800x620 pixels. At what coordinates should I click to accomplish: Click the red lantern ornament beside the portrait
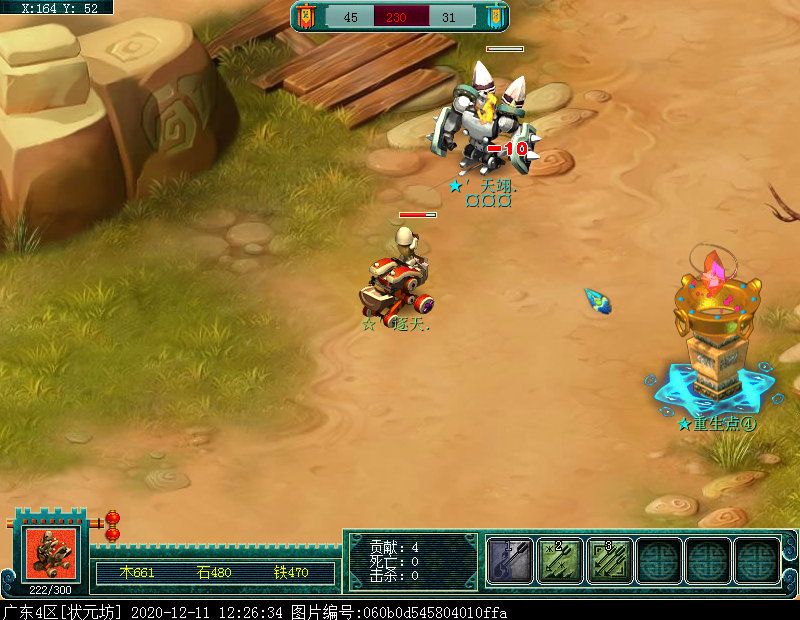coord(112,525)
